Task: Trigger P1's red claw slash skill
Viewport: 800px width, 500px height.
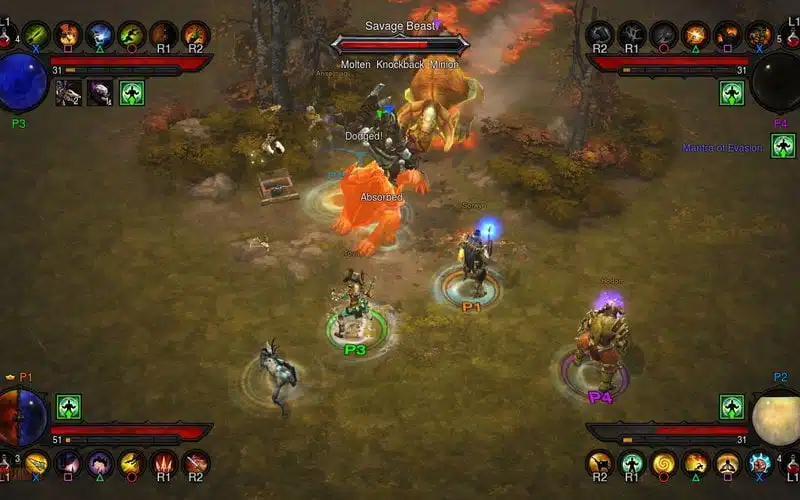Action: (163, 463)
